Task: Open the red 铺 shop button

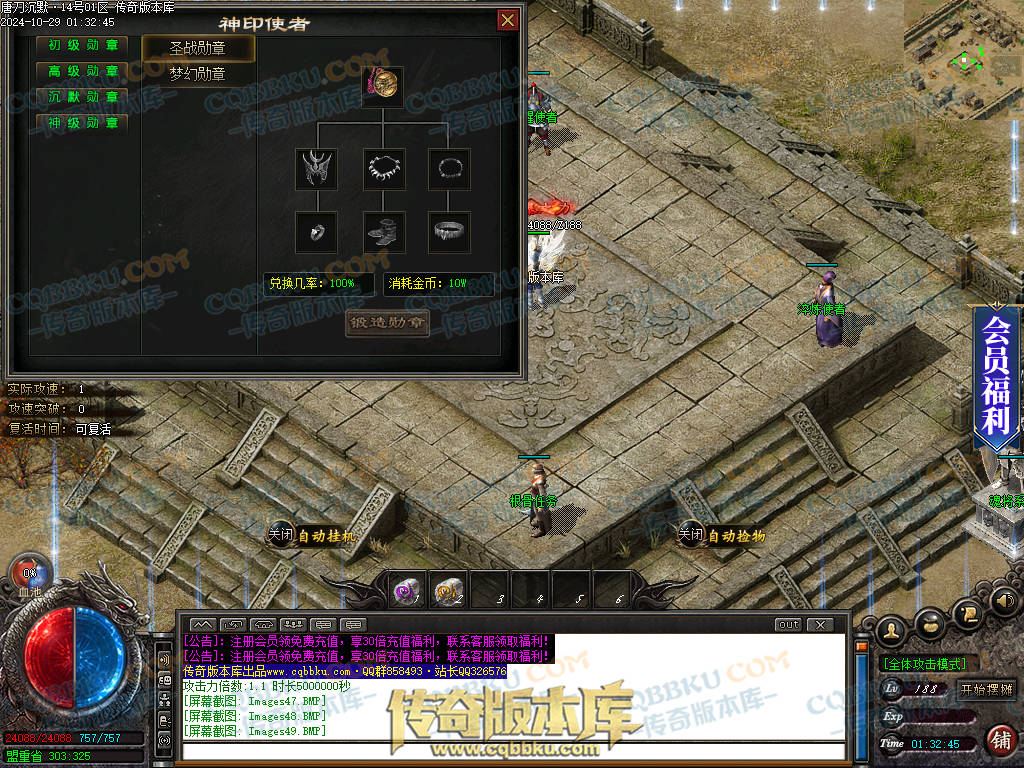Action: 1000,741
